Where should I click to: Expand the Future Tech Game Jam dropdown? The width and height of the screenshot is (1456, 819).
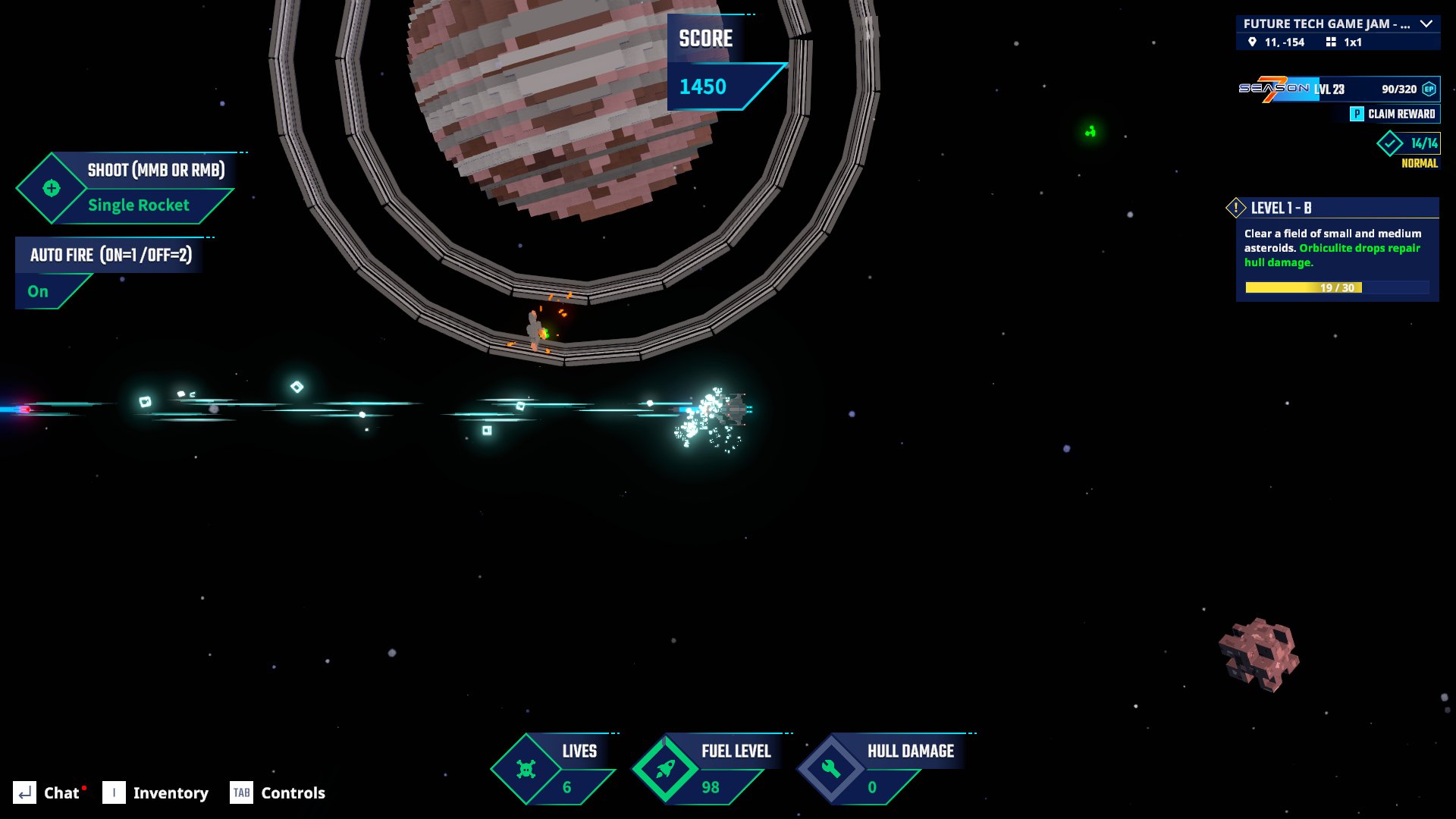coord(1426,24)
